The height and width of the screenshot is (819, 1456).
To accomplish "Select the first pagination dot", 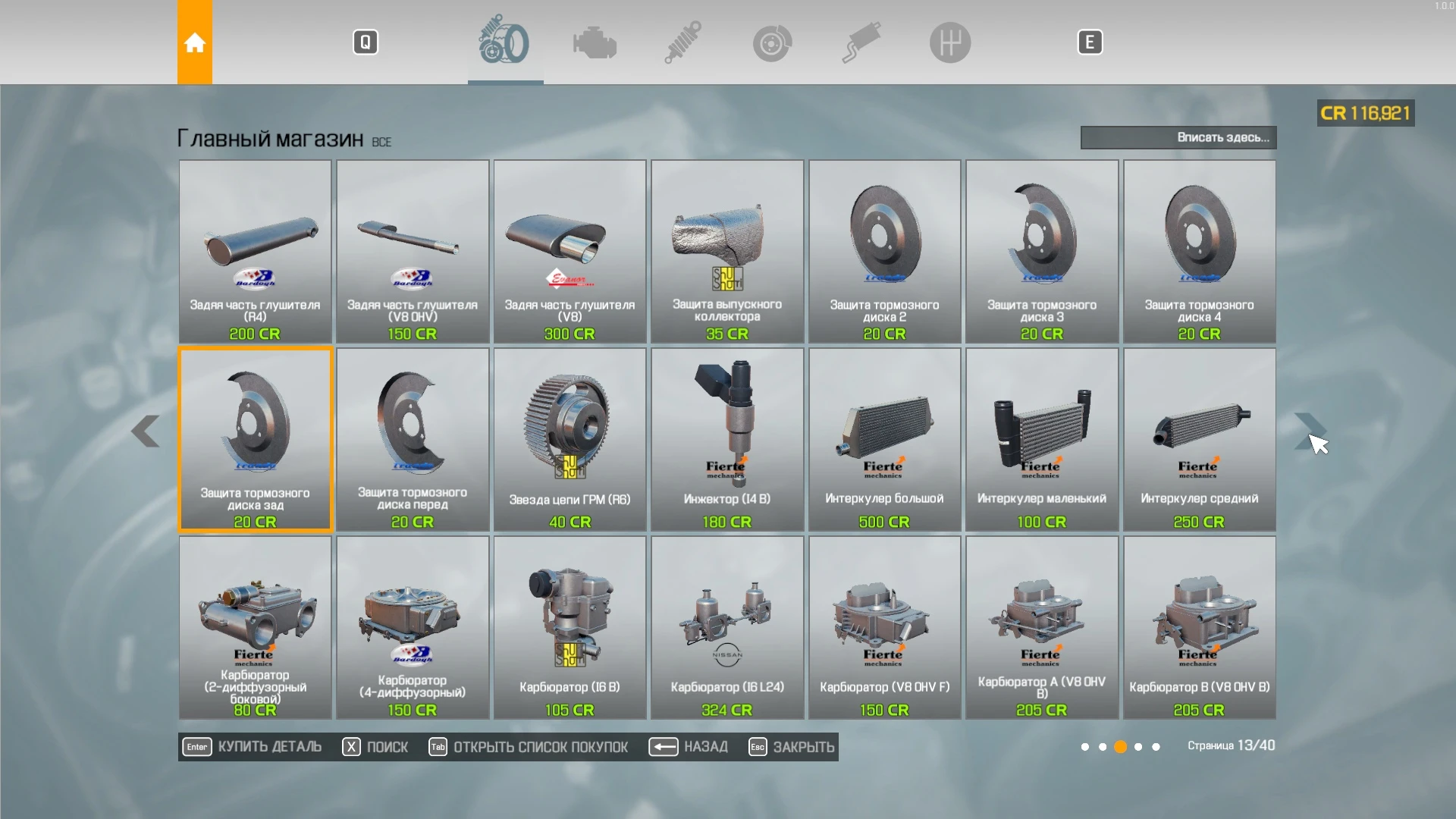I will coord(1086,746).
